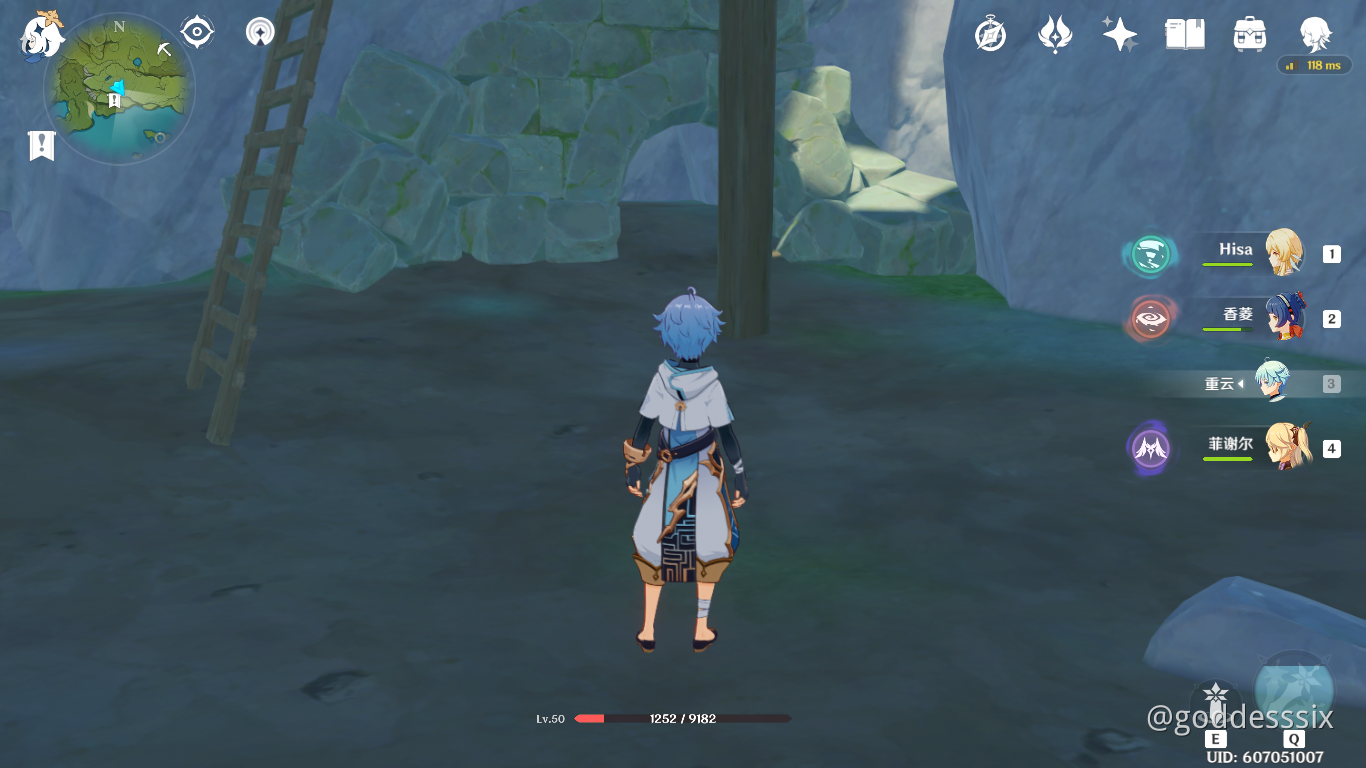Click the broadcast co-op icon
The height and width of the screenshot is (768, 1366).
coord(259,31)
